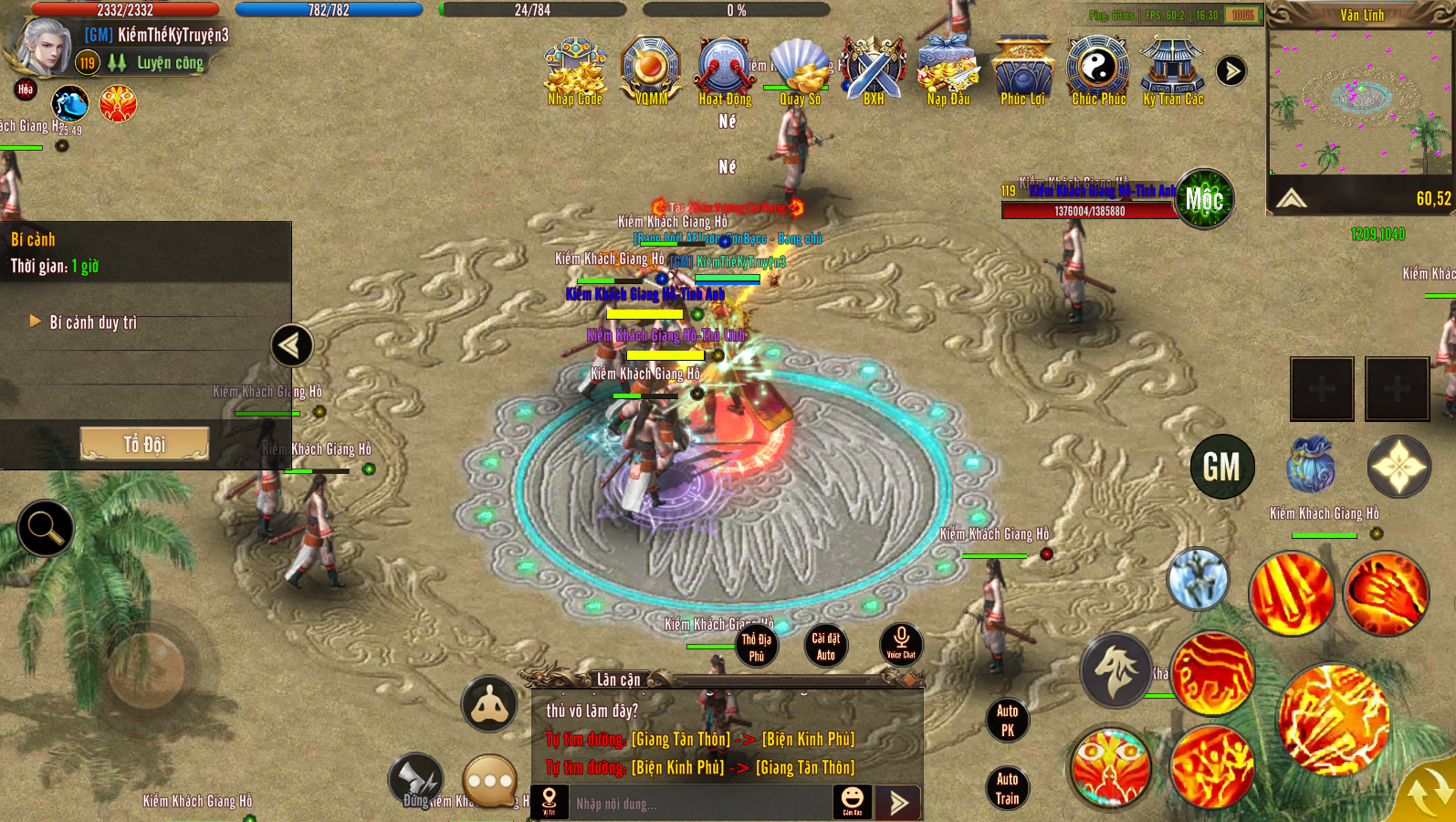The width and height of the screenshot is (1456, 822).
Task: Open the Nạp Đầu first-recharge menu
Action: [x=948, y=69]
